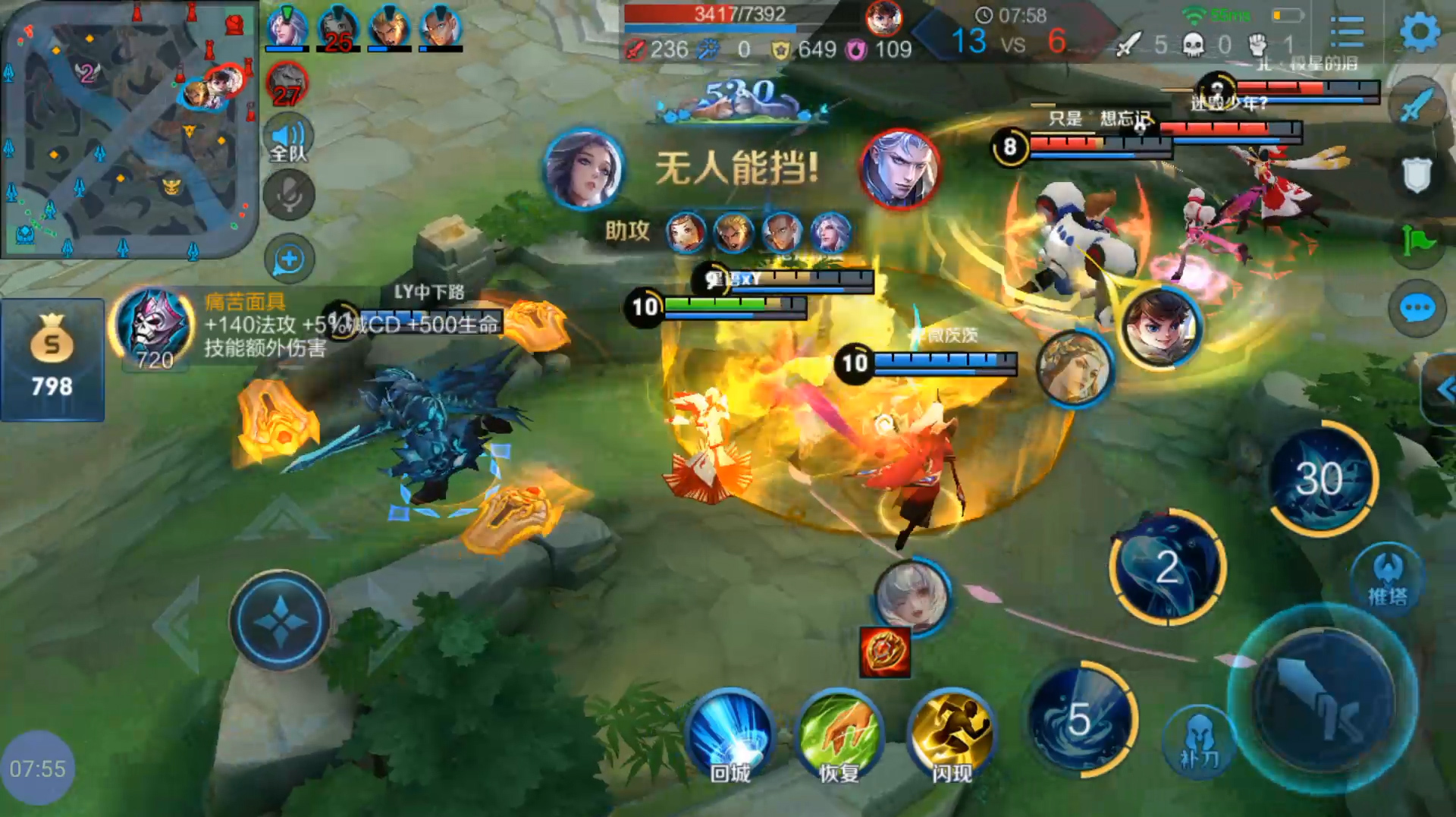Select the 推塔 tower attack button
The height and width of the screenshot is (817, 1456).
[1387, 578]
